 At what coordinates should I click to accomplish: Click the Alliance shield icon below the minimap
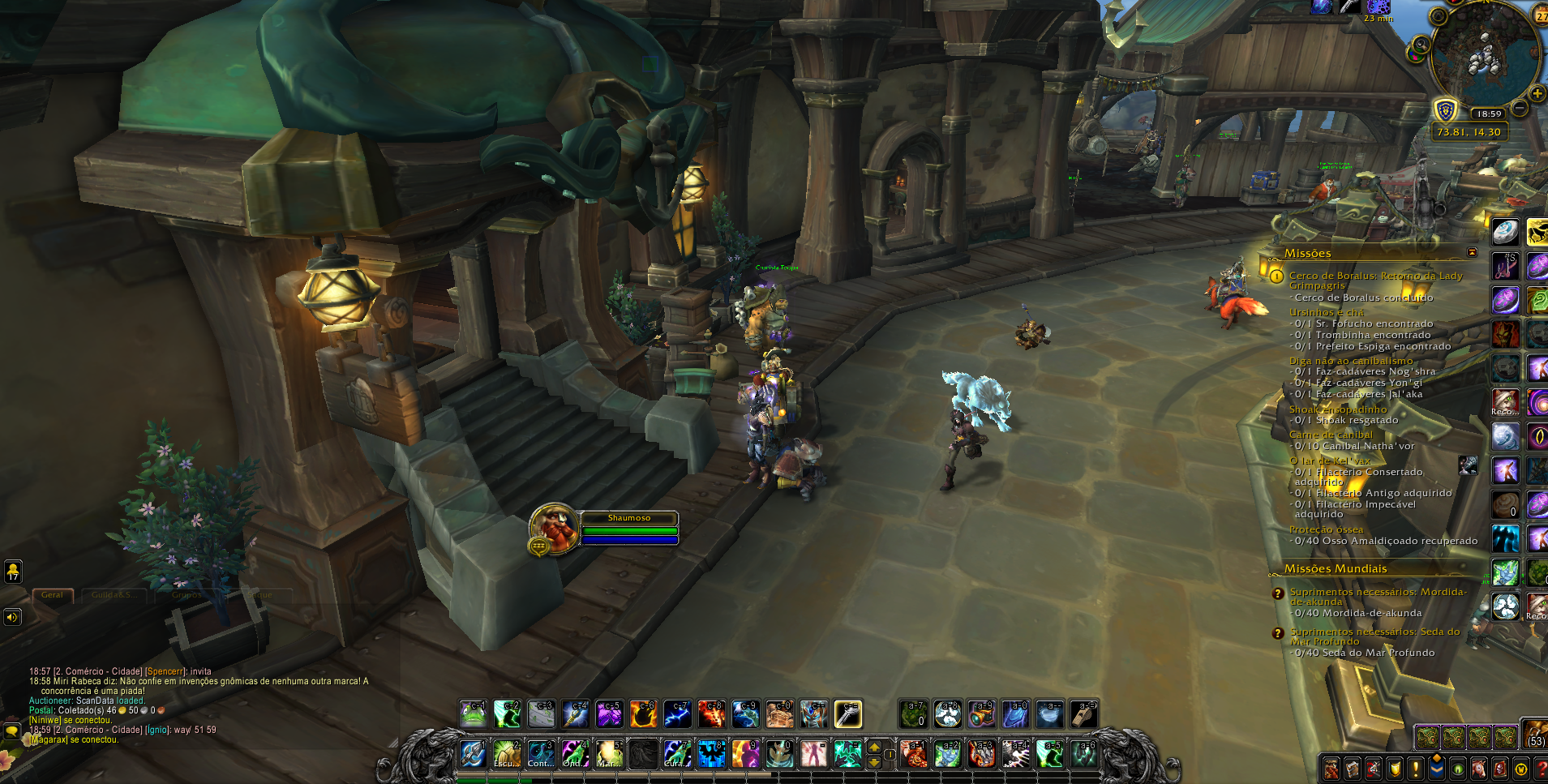(1445, 110)
